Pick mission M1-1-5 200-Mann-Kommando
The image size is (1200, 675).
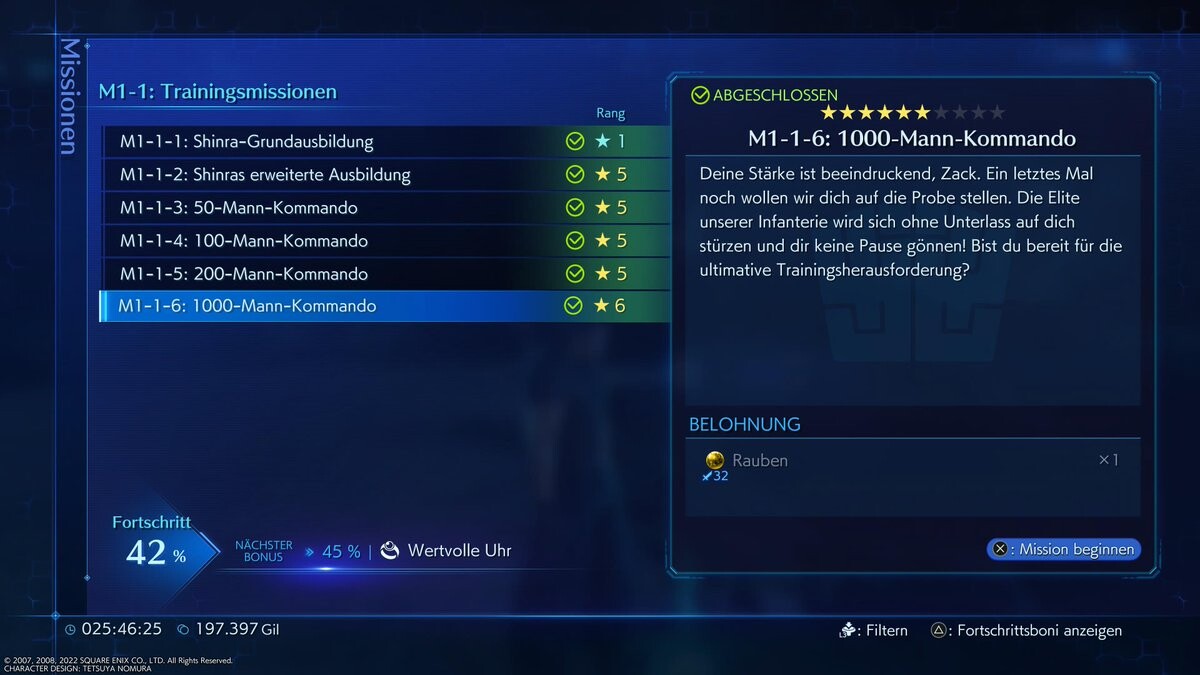click(385, 274)
